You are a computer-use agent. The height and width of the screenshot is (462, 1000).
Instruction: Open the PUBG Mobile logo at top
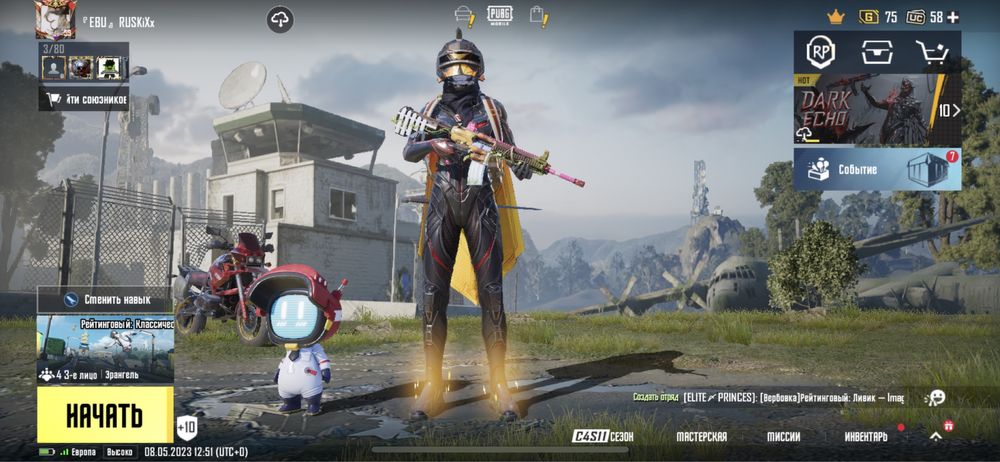tap(499, 15)
